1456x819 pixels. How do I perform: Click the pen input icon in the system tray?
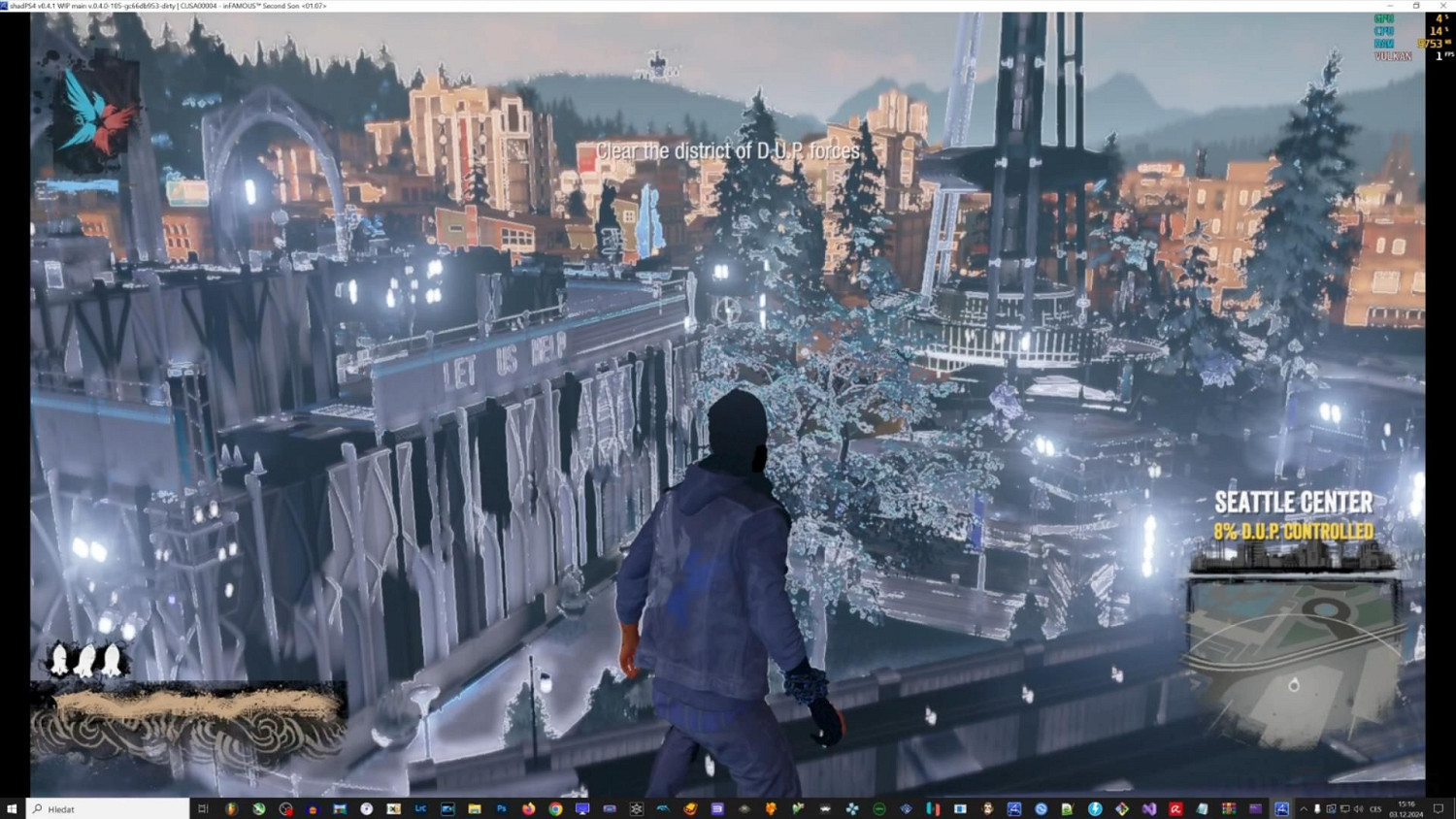[1316, 808]
